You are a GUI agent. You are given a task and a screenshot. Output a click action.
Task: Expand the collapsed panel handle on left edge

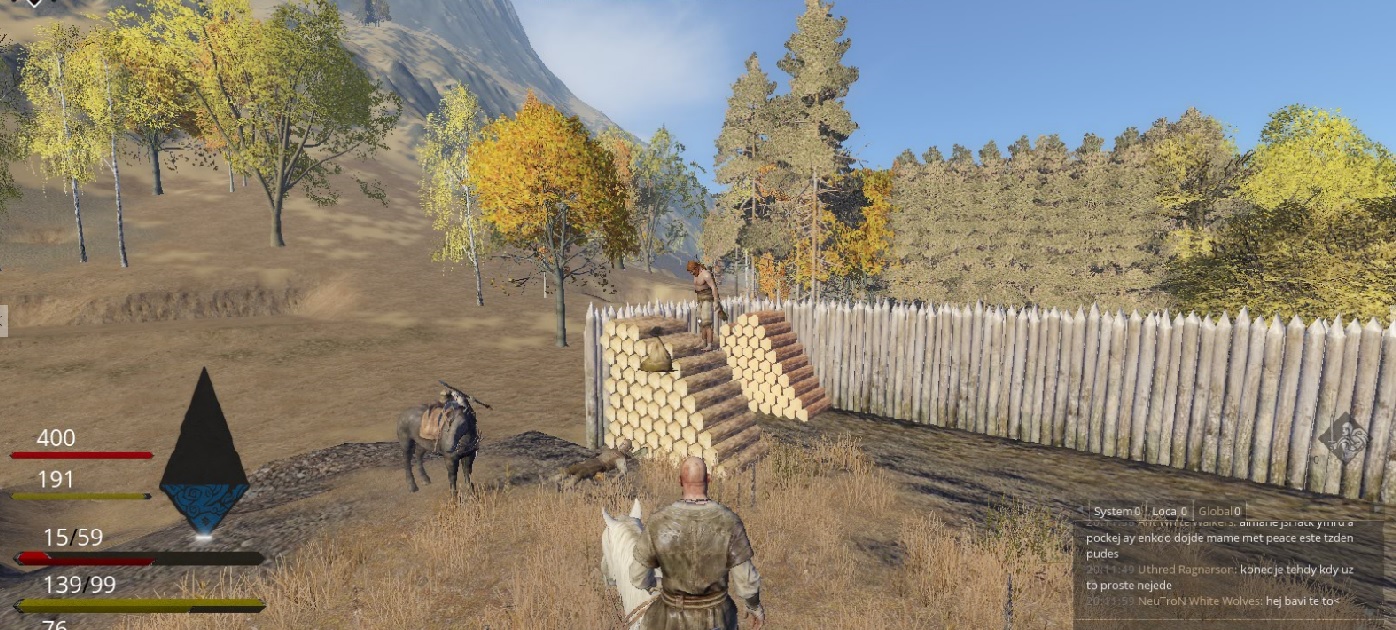[x=3, y=321]
